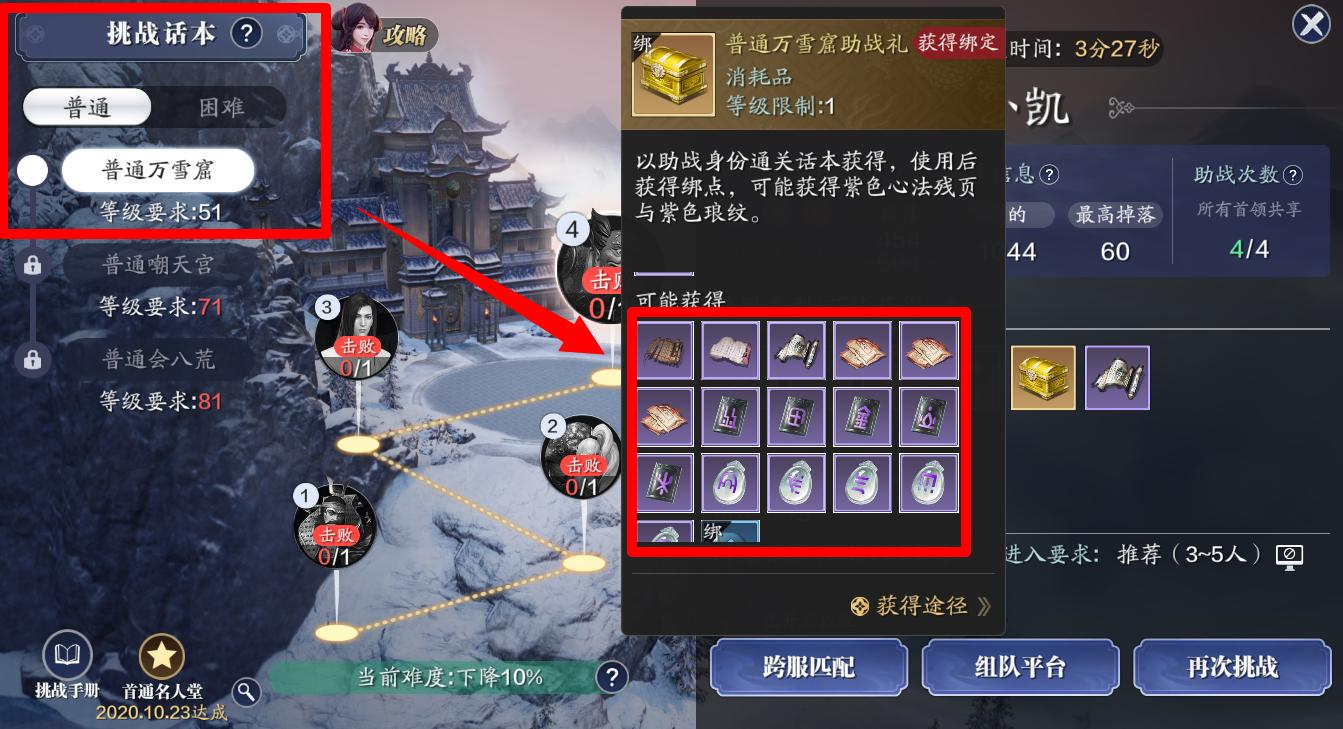The image size is (1343, 729).
Task: Select the radio circle beside 普通万雪窟
Action: 32,170
